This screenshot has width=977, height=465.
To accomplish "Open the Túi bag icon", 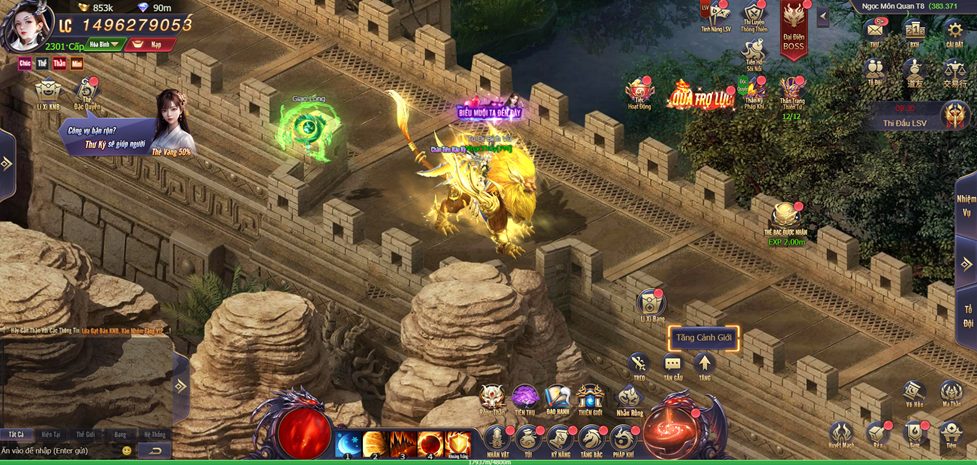I will click(529, 440).
